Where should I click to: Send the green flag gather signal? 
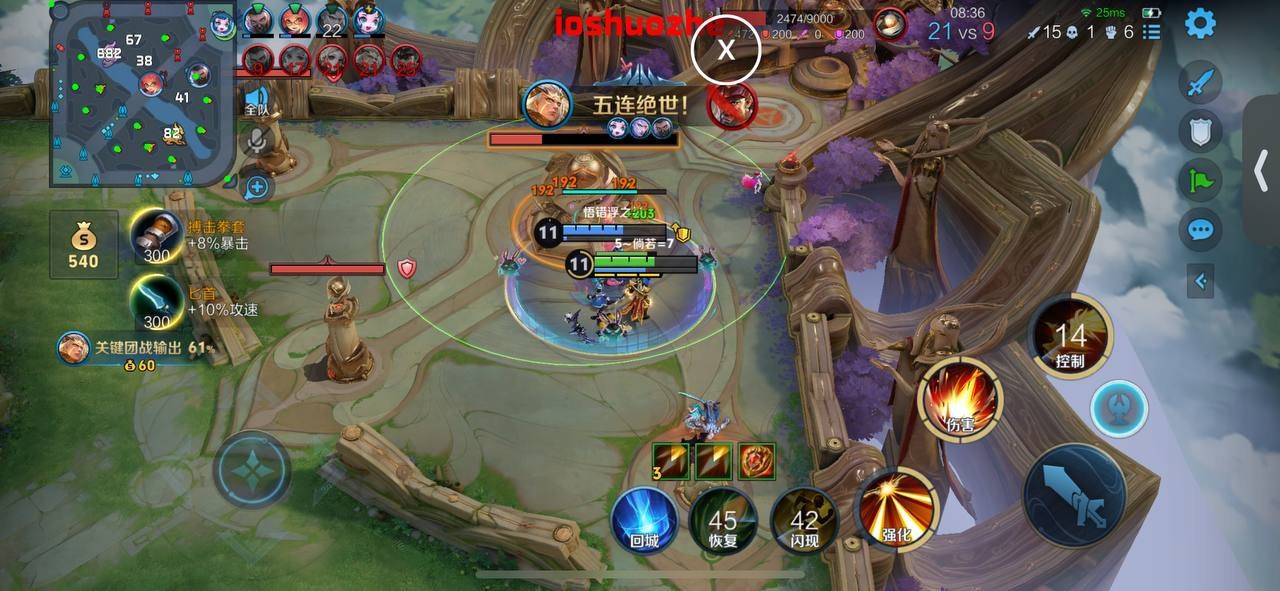pos(1200,180)
